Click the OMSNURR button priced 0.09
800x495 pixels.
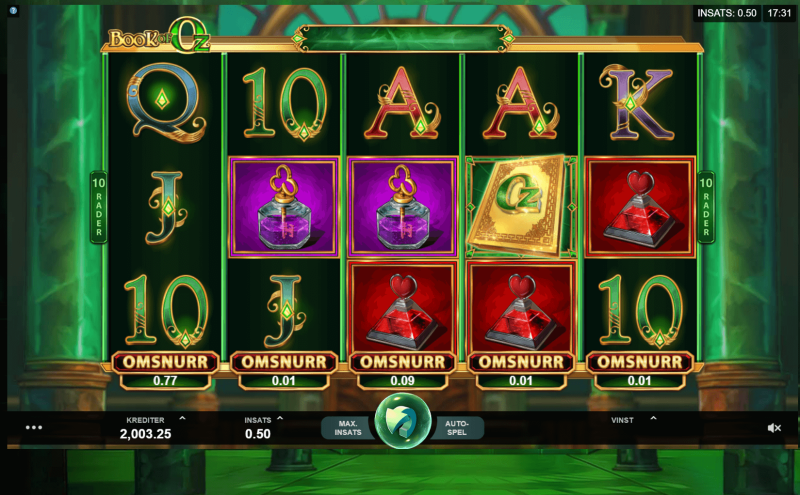point(402,362)
